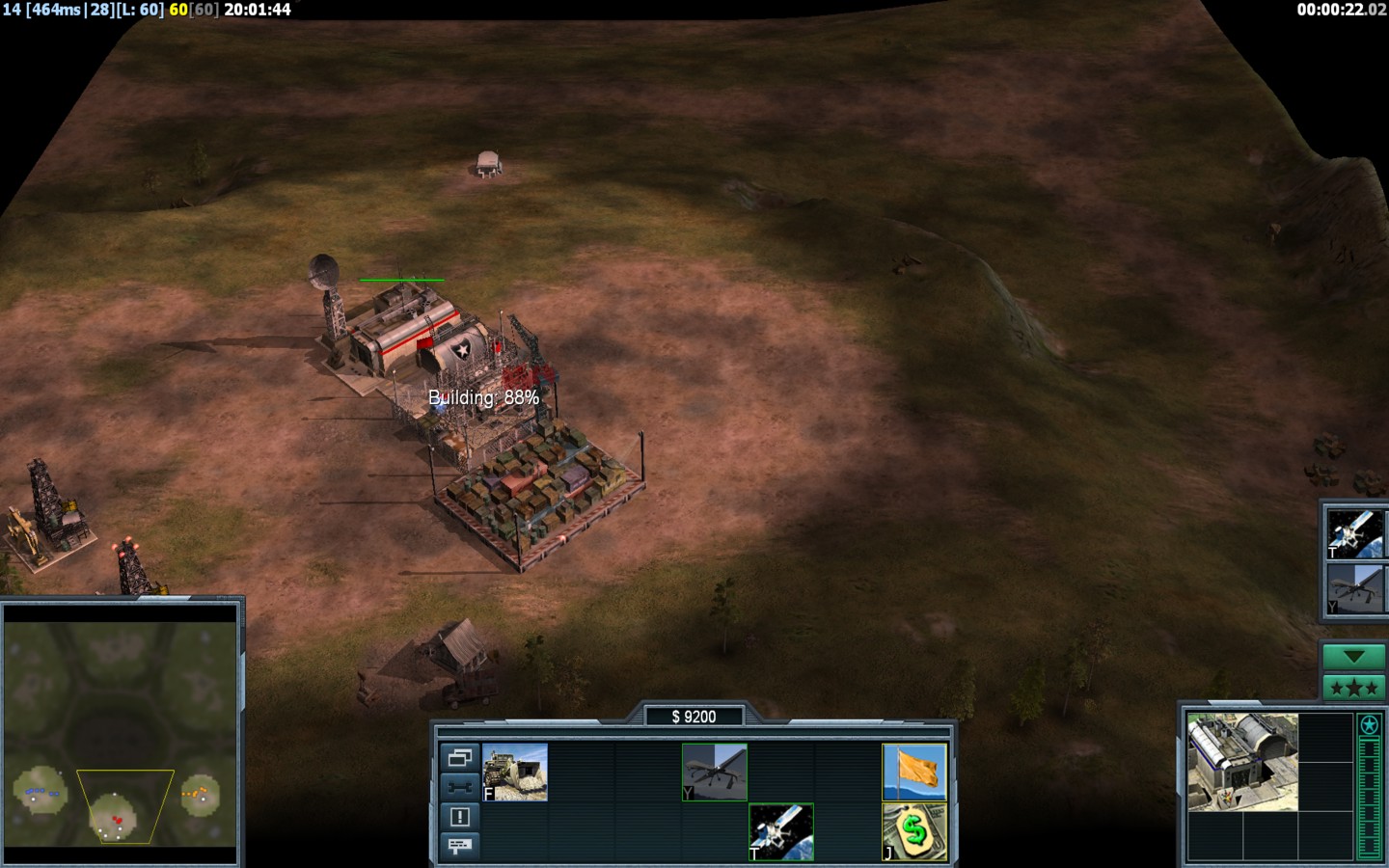Collapse the side panel with the green arrow
The width and height of the screenshot is (1389, 868).
click(1353, 658)
